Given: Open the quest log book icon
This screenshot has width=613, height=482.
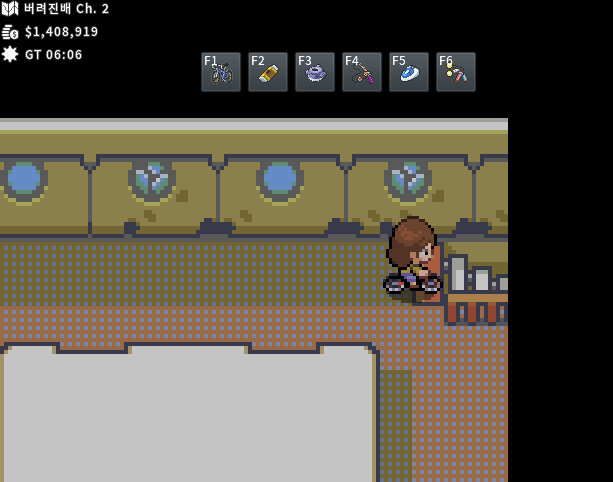Looking at the screenshot, I should tap(10, 9).
